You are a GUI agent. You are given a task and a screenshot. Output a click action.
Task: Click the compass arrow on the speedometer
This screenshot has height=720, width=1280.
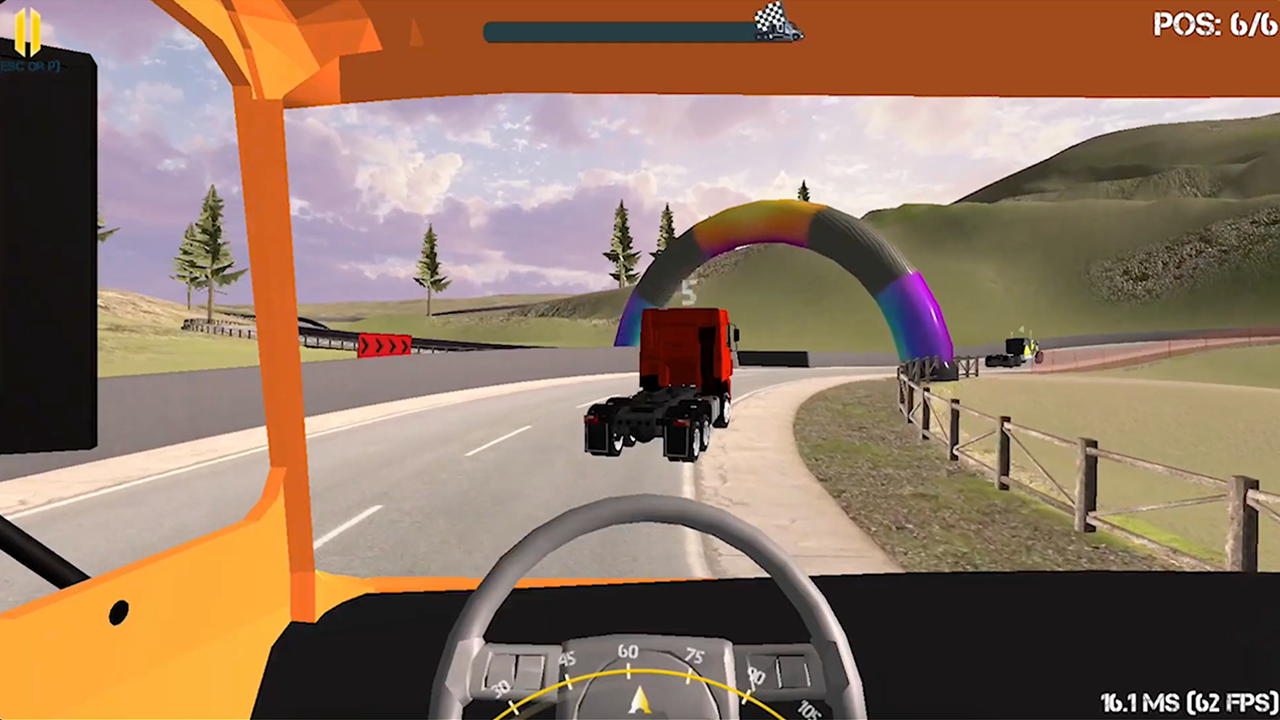(x=641, y=700)
